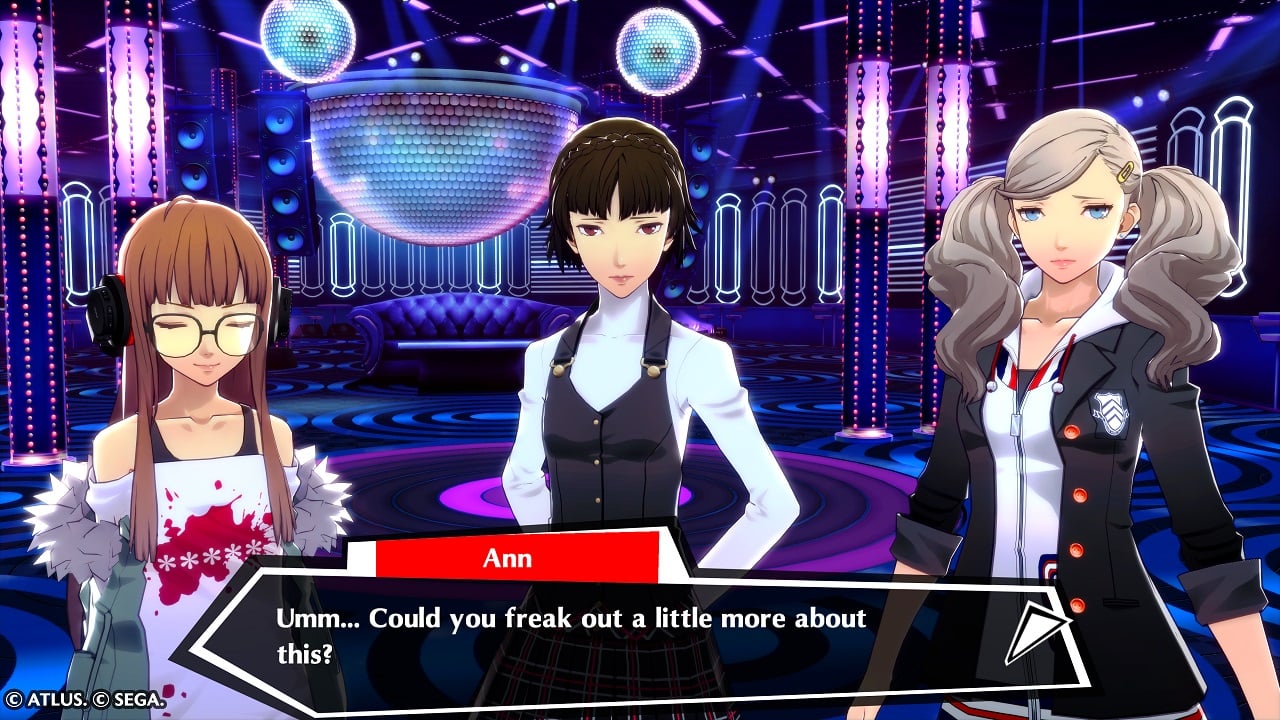The width and height of the screenshot is (1280, 720).
Task: Tap the dialogue line starting with Umm
Action: (x=570, y=619)
